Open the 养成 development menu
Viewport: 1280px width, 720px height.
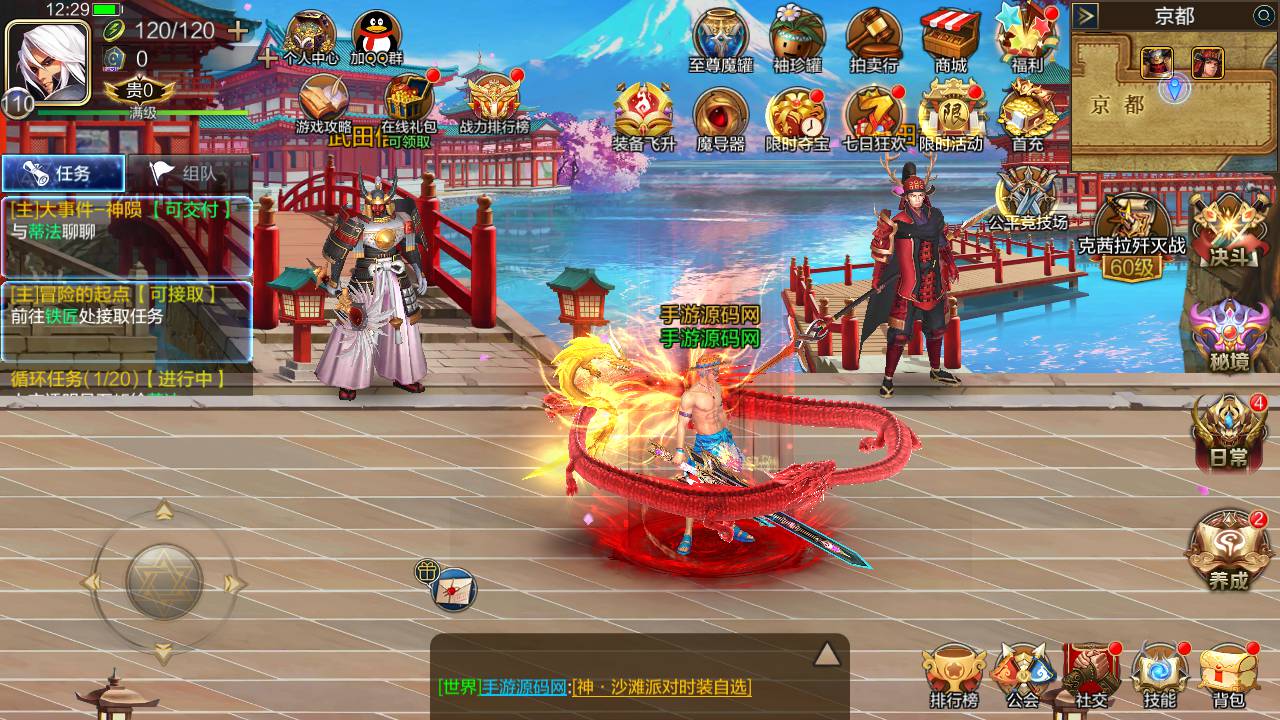[x=1228, y=550]
